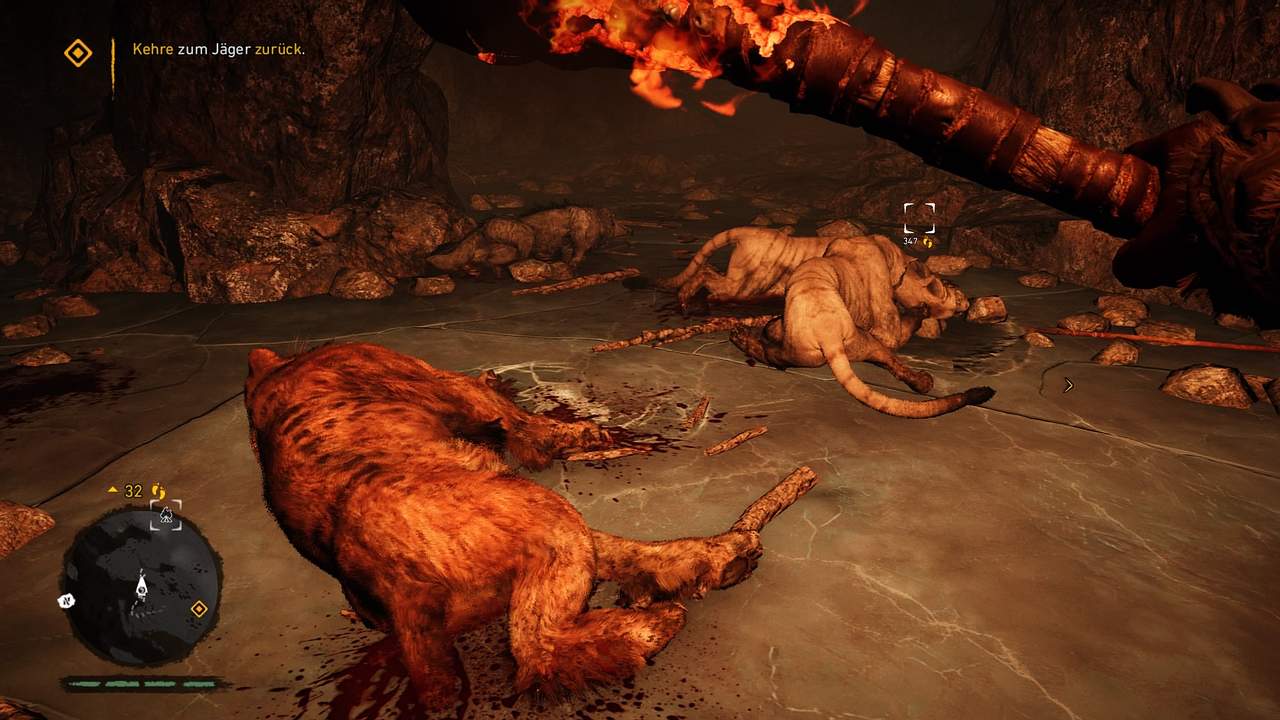Image resolution: width=1280 pixels, height=720 pixels.
Task: Click the orange diamond objective icon beside quest text
Action: (78, 53)
